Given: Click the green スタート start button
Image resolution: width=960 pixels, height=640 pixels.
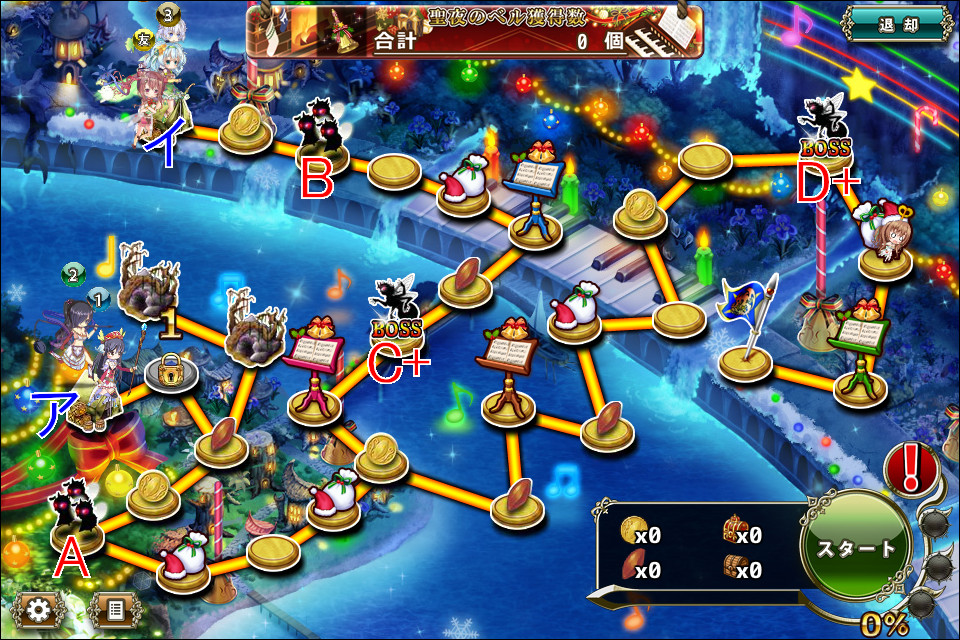Looking at the screenshot, I should pos(855,548).
